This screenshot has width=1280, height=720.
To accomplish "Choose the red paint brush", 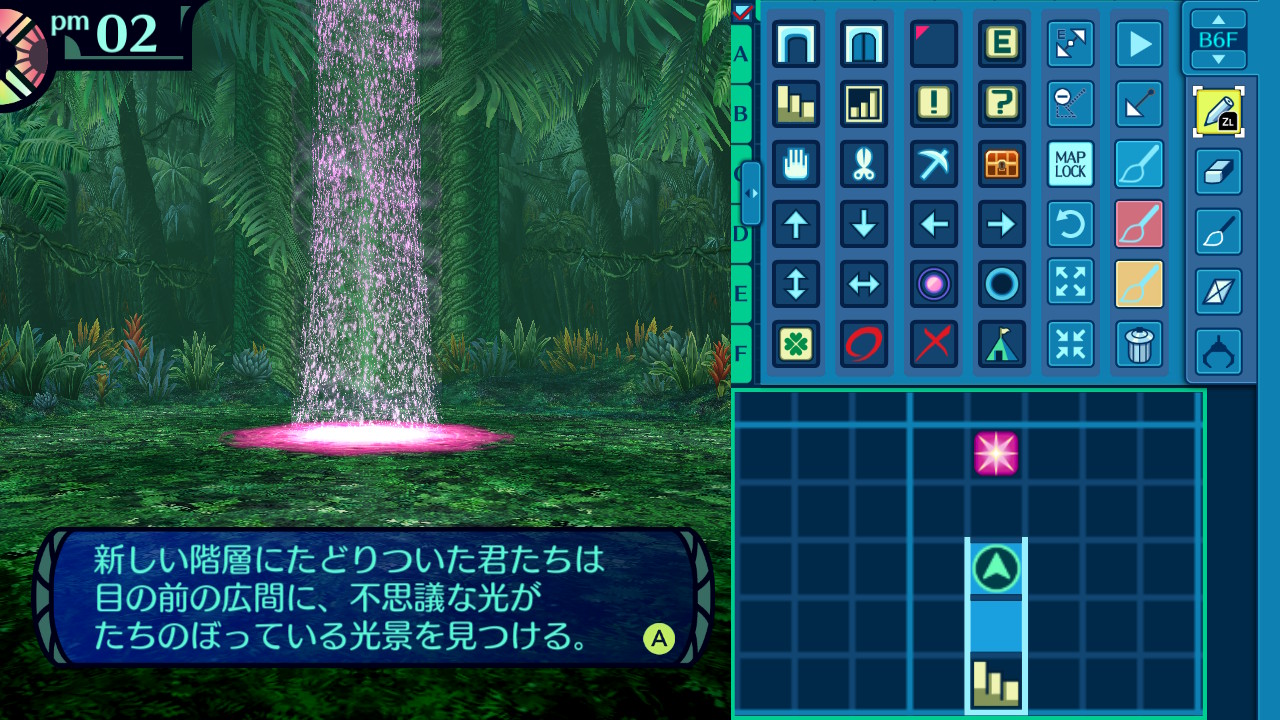I will [x=1139, y=224].
